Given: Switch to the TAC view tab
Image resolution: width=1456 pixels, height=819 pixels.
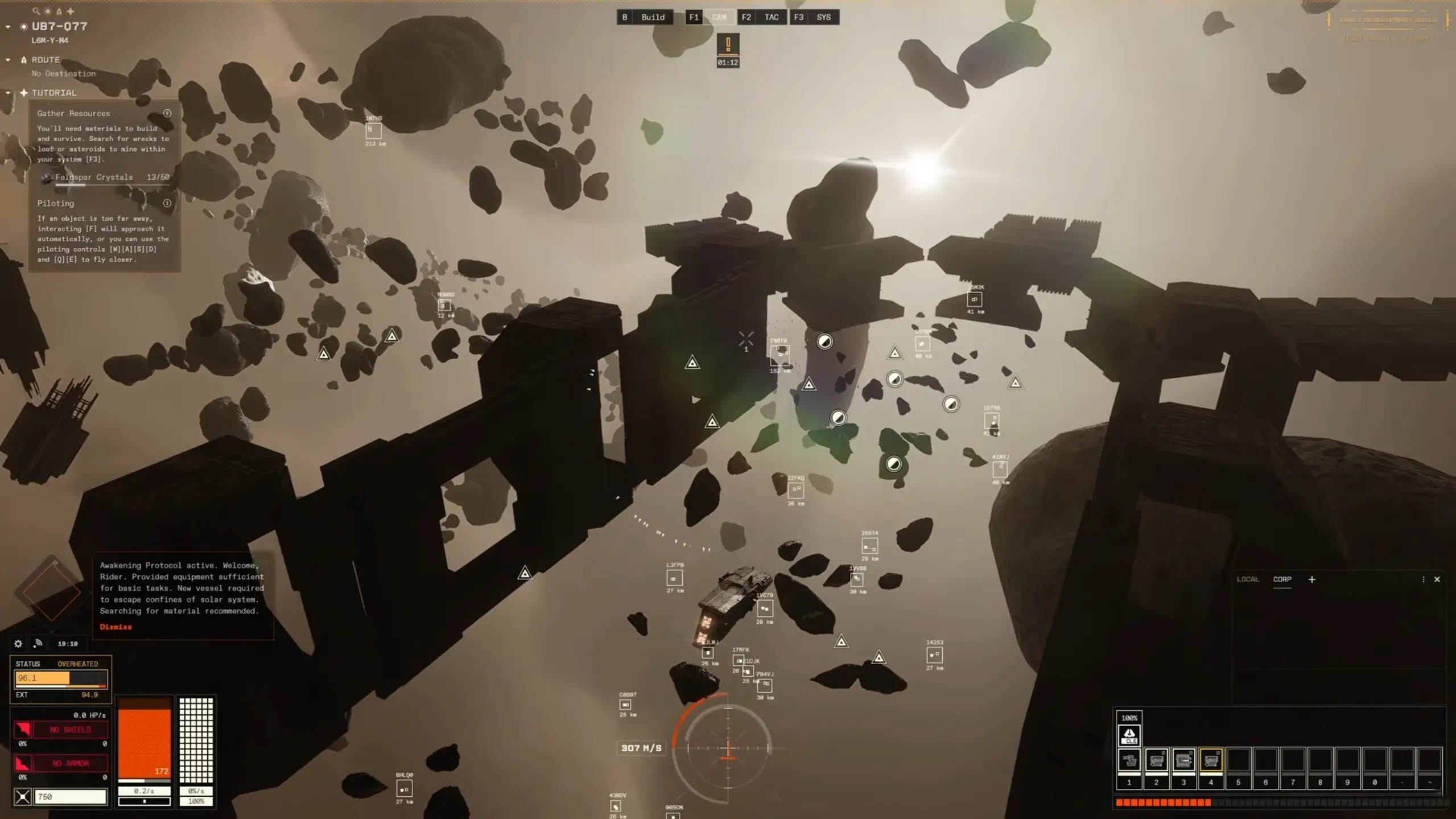Looking at the screenshot, I should 772,17.
